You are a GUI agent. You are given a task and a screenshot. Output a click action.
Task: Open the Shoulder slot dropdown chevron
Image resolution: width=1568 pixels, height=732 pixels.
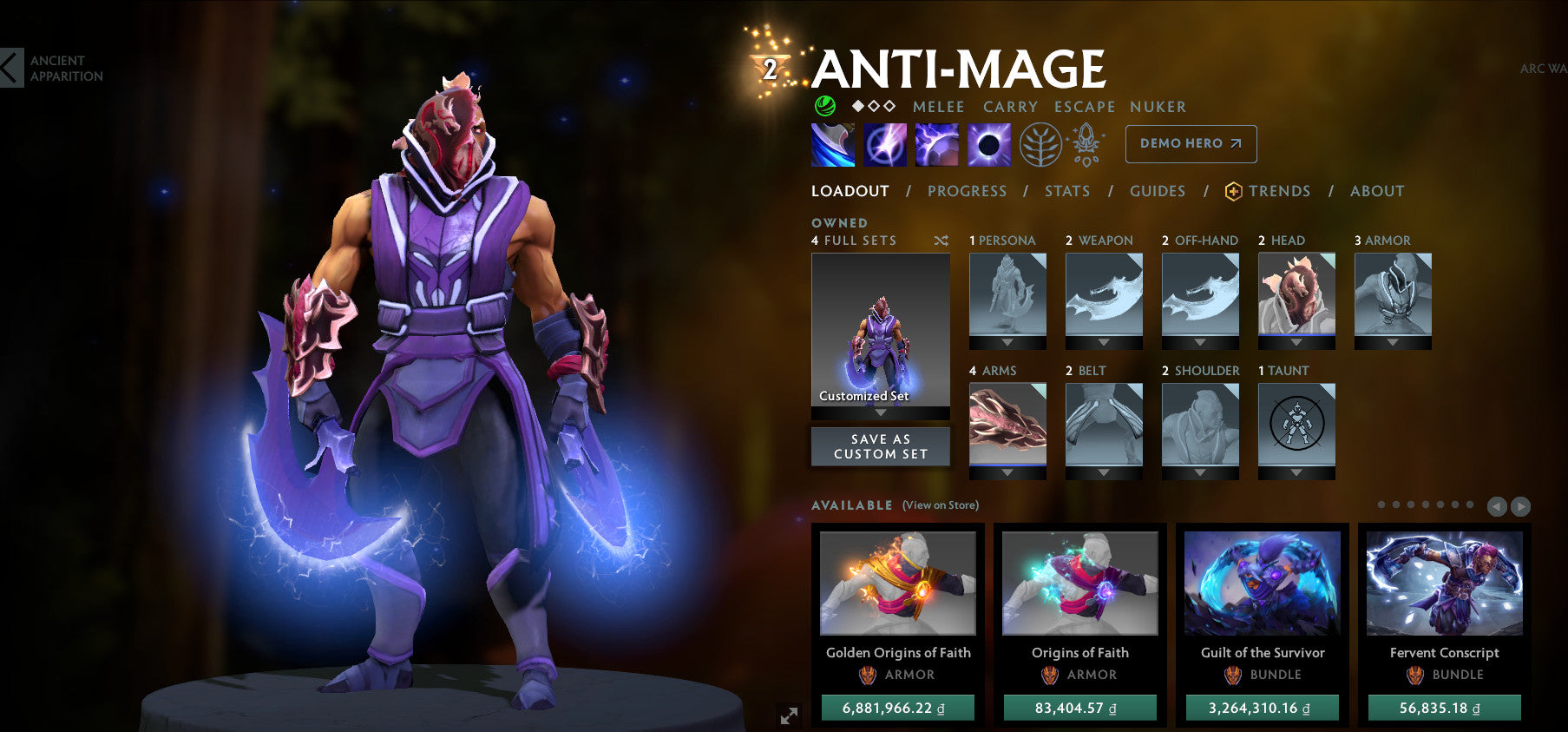tap(1200, 472)
